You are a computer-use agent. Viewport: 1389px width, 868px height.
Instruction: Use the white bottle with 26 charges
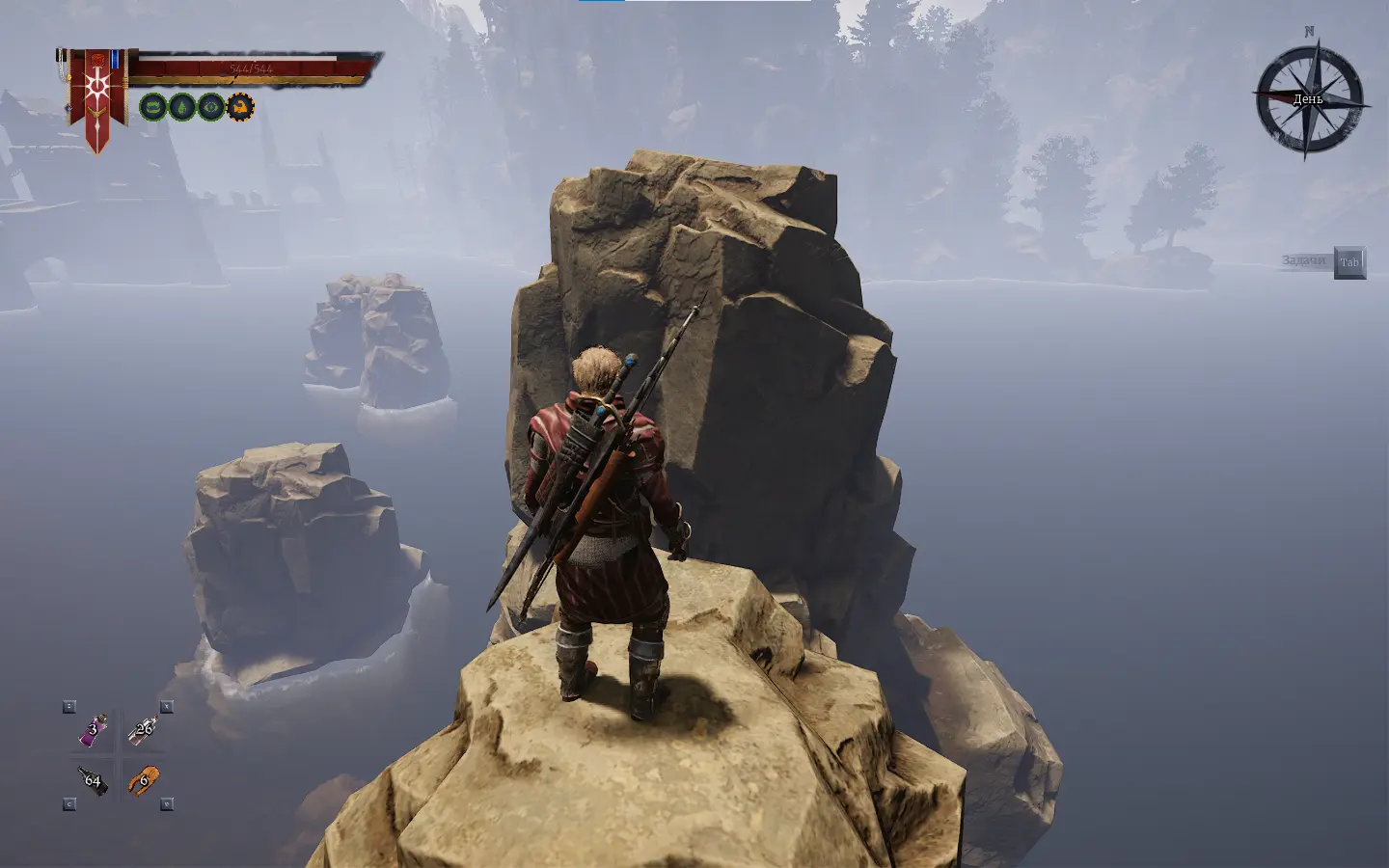coord(143,731)
